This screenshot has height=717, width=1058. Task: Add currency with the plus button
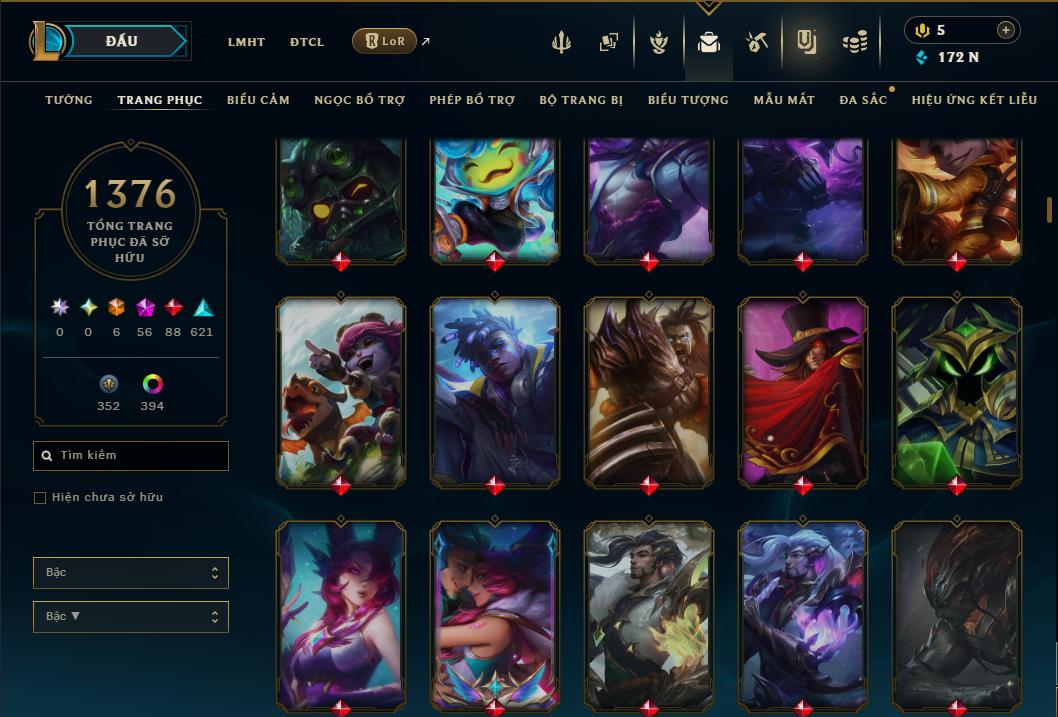point(1005,30)
